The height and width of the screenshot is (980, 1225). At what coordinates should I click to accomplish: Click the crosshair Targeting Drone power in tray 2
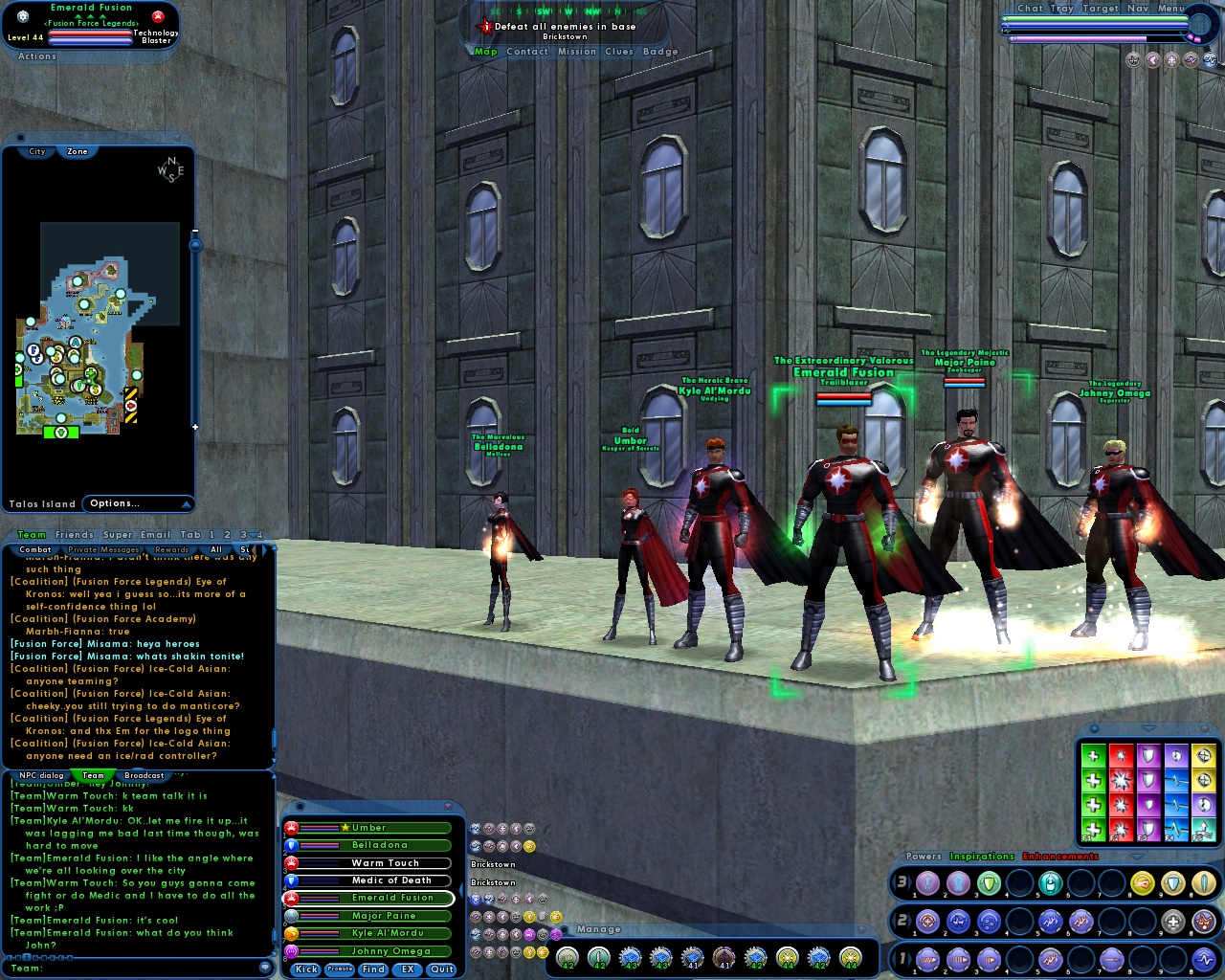coord(926,921)
